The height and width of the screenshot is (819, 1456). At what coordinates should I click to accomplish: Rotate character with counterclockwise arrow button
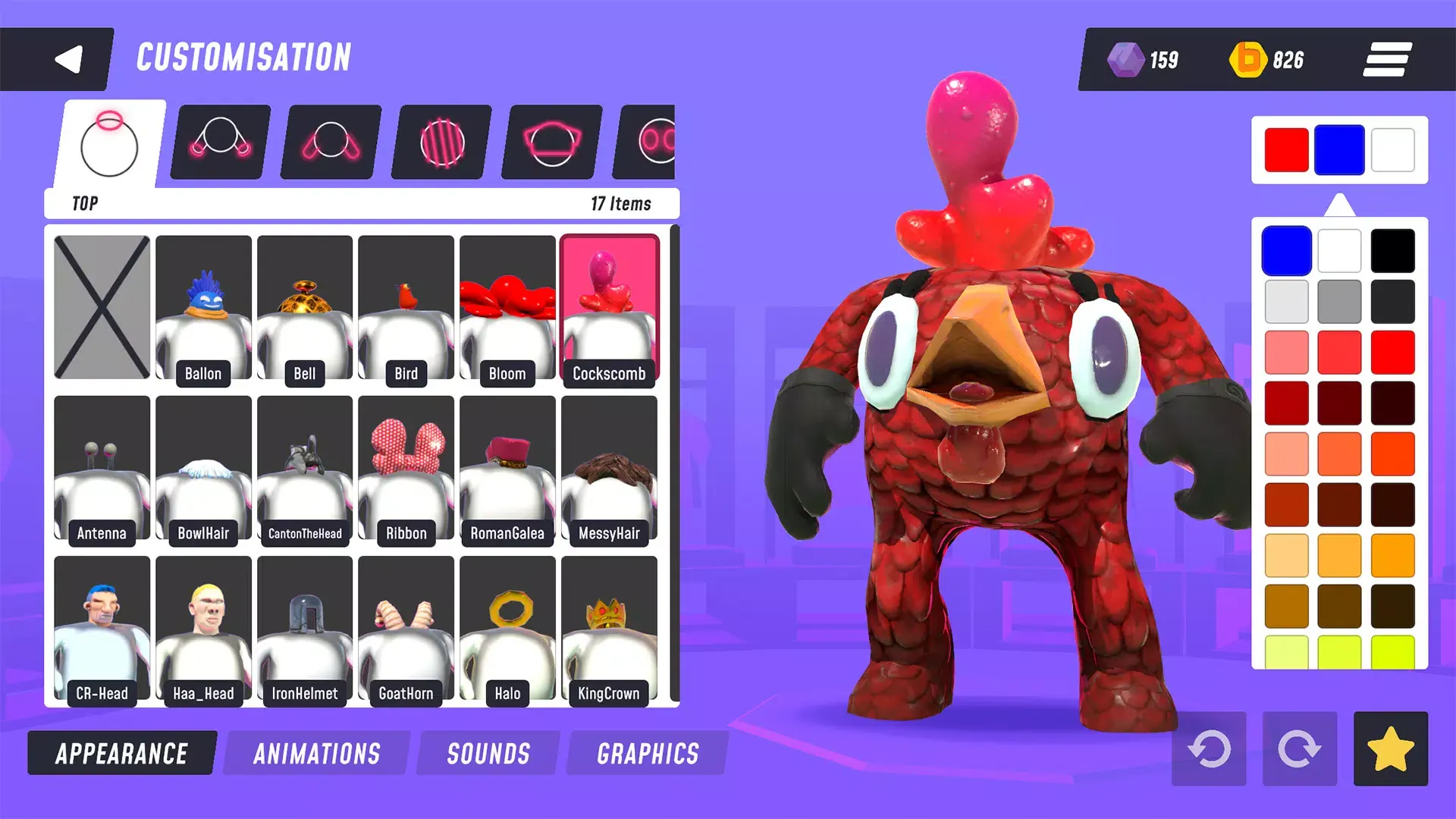(1209, 748)
